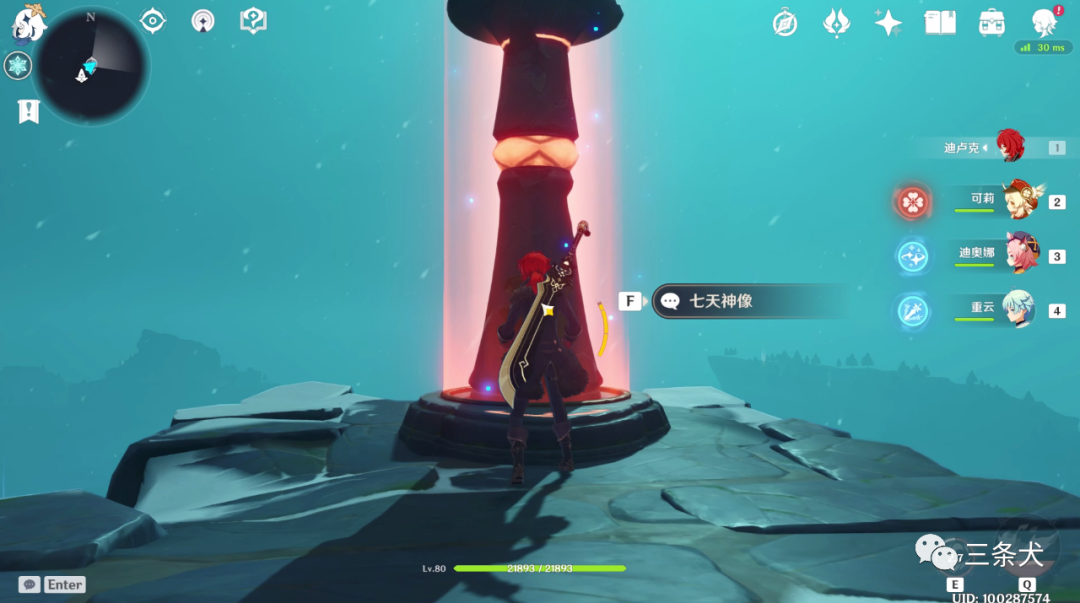This screenshot has width=1080, height=603.
Task: Open the adventurer handbook book icon
Action: point(940,23)
